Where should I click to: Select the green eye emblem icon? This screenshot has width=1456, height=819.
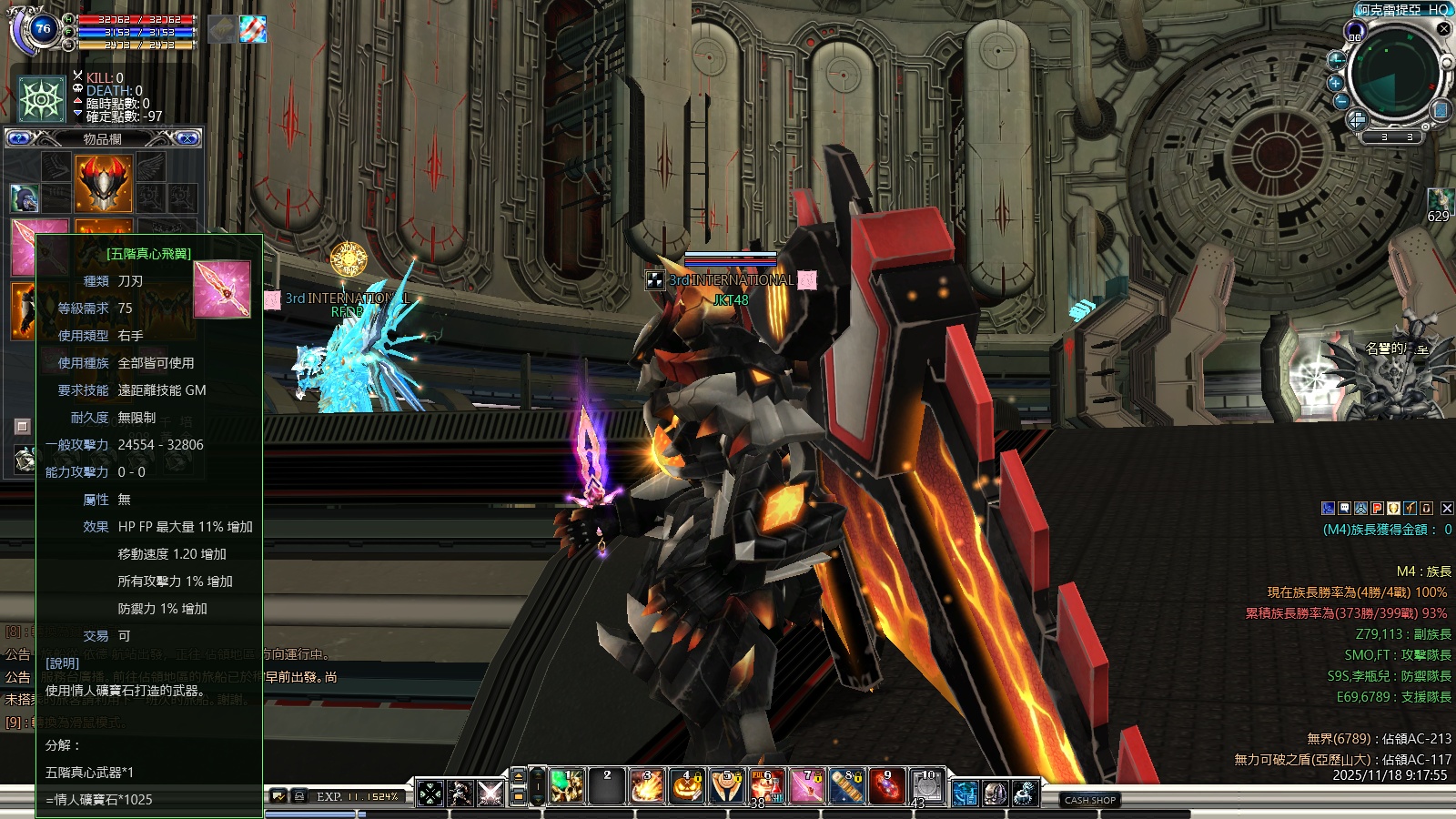click(42, 99)
